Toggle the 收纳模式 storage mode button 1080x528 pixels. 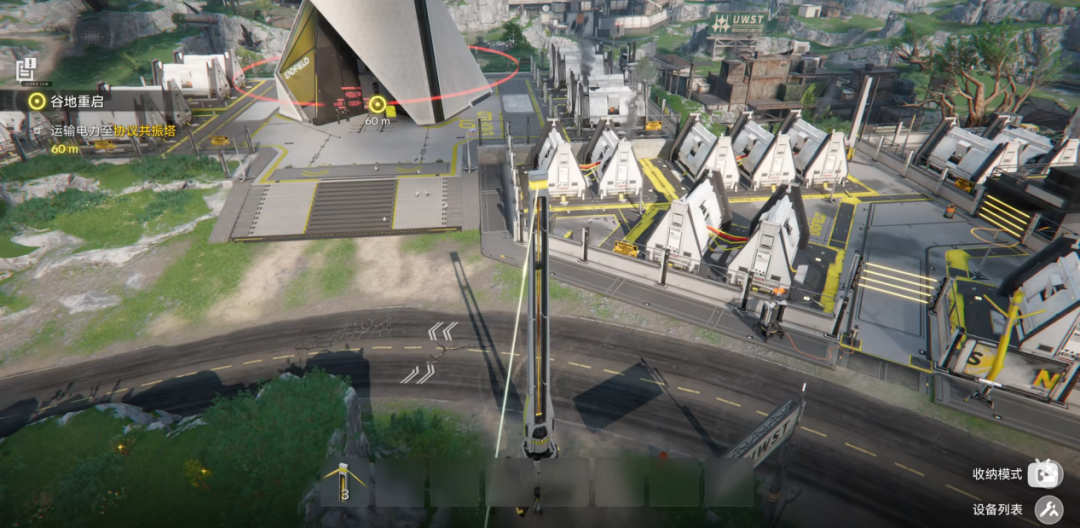click(x=1048, y=473)
